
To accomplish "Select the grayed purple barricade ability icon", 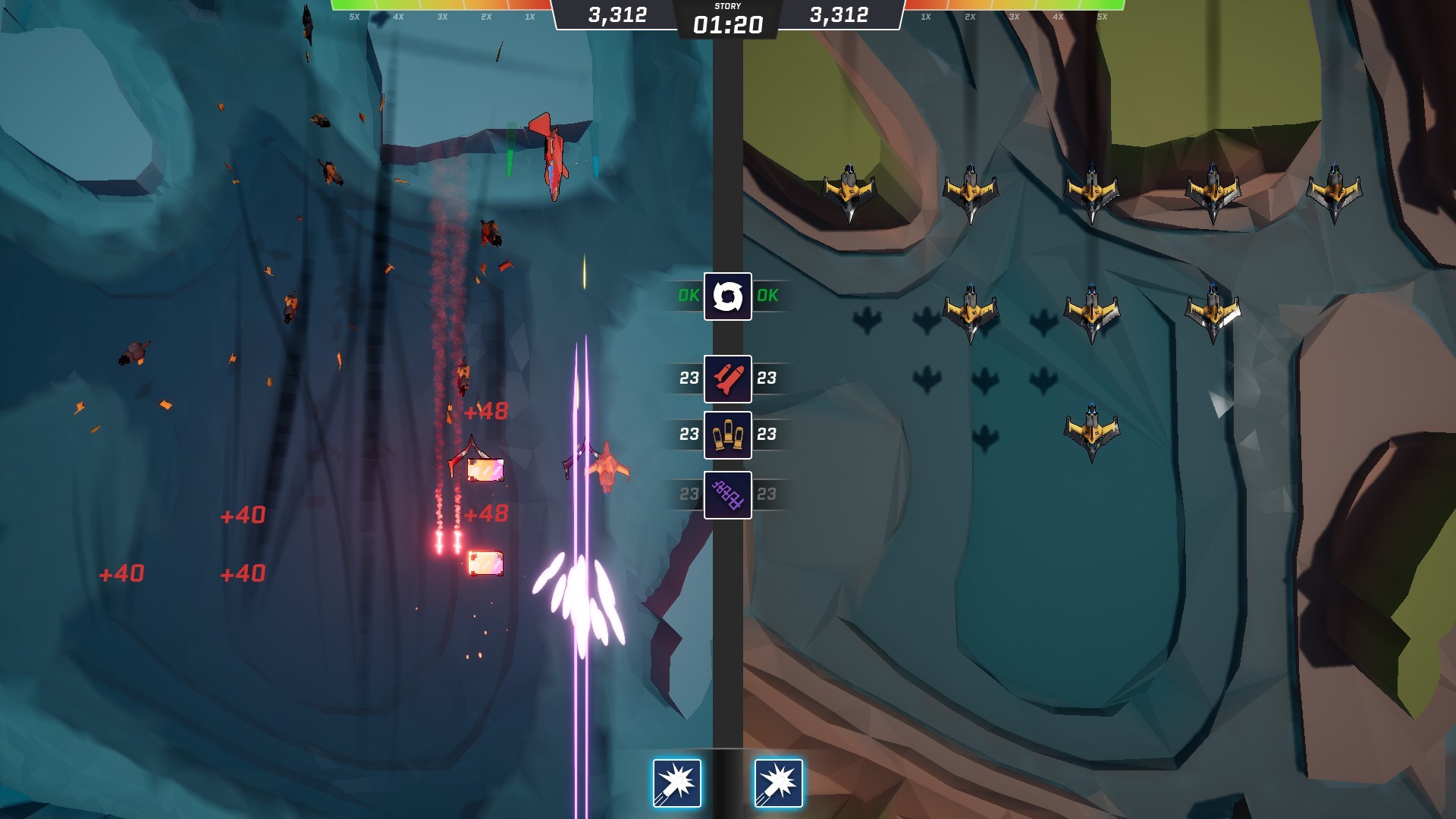I will pyautogui.click(x=726, y=493).
